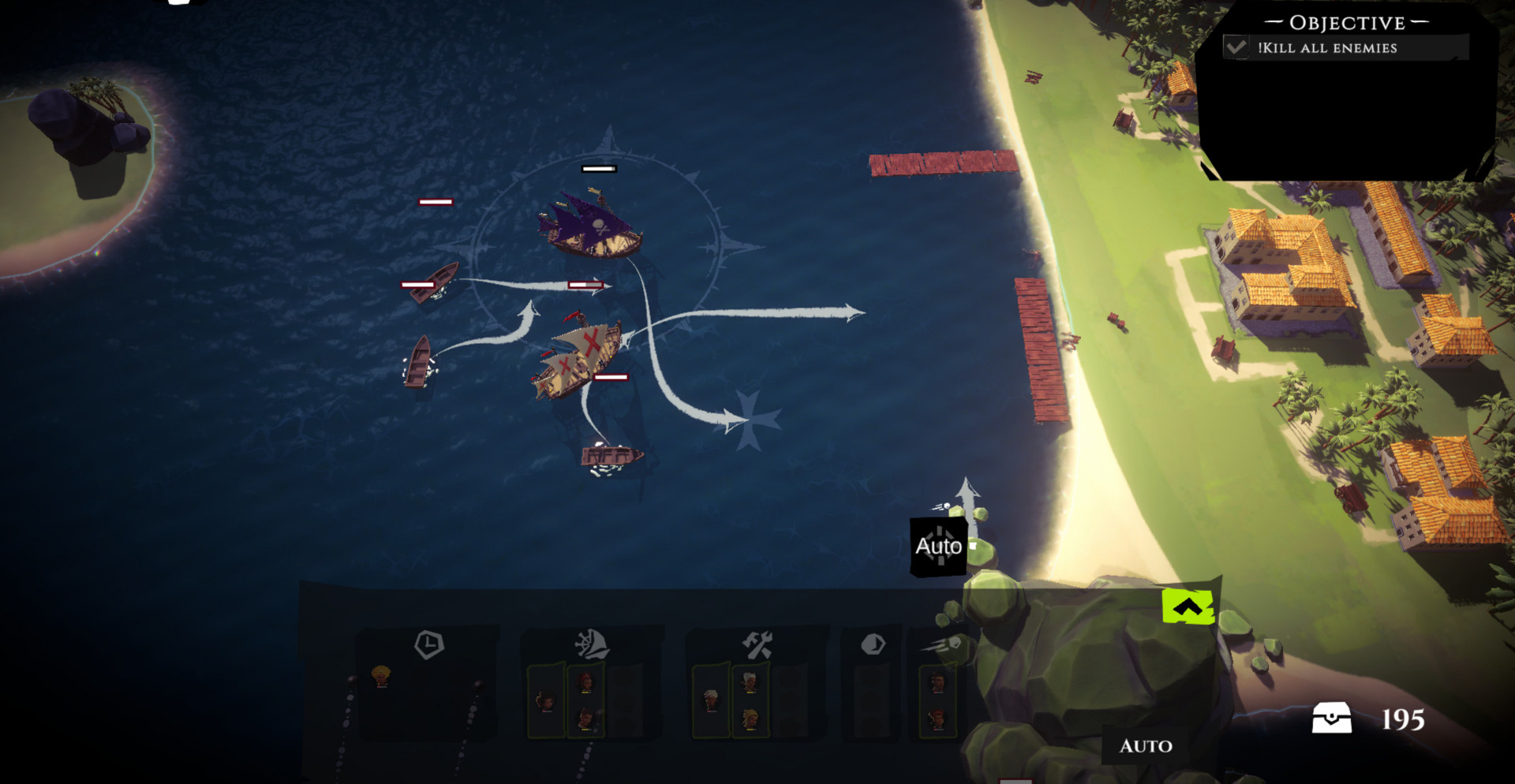Choose the long straight arrow pointing right
Viewport: 1515px width, 784px height.
point(852,313)
